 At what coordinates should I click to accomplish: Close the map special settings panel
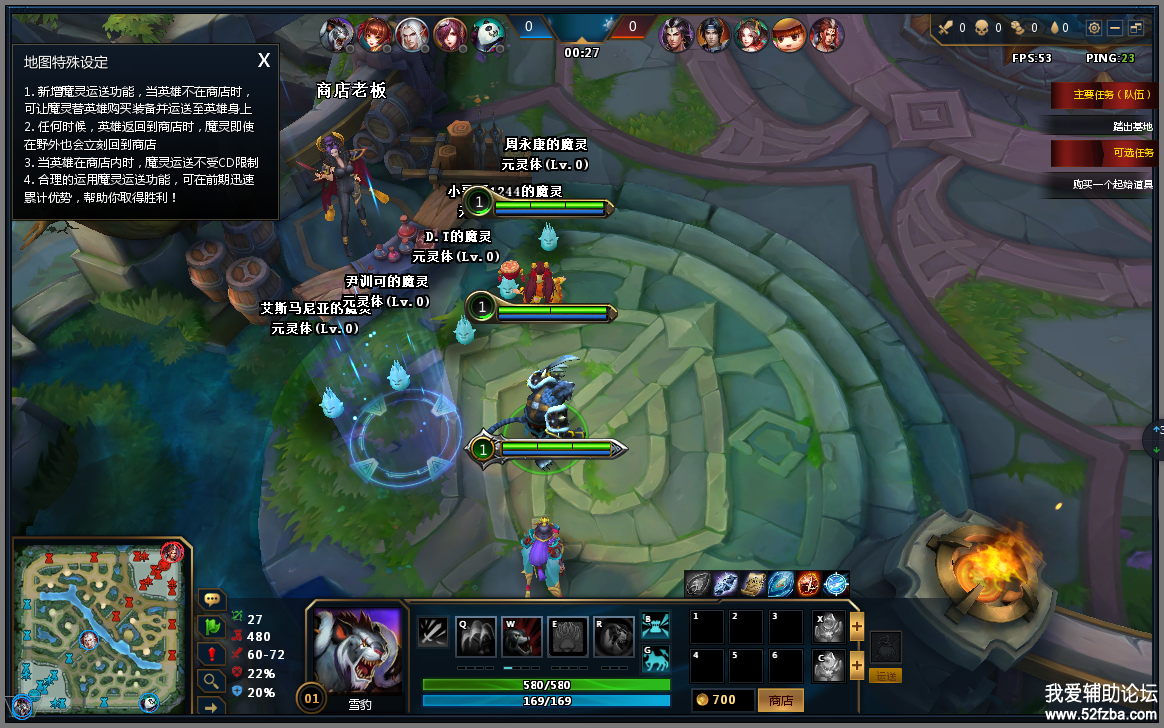[x=264, y=61]
